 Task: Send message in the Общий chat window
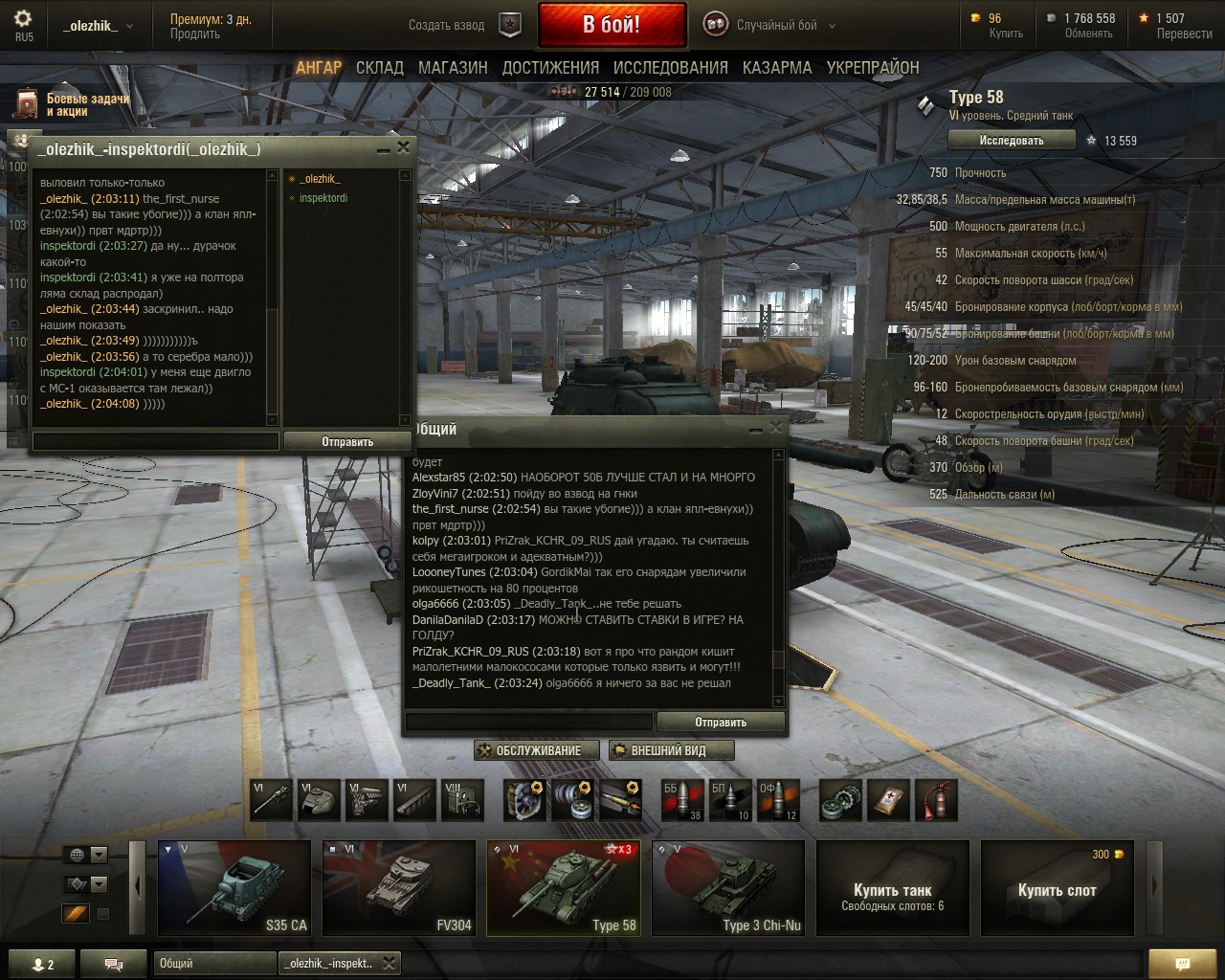(720, 723)
